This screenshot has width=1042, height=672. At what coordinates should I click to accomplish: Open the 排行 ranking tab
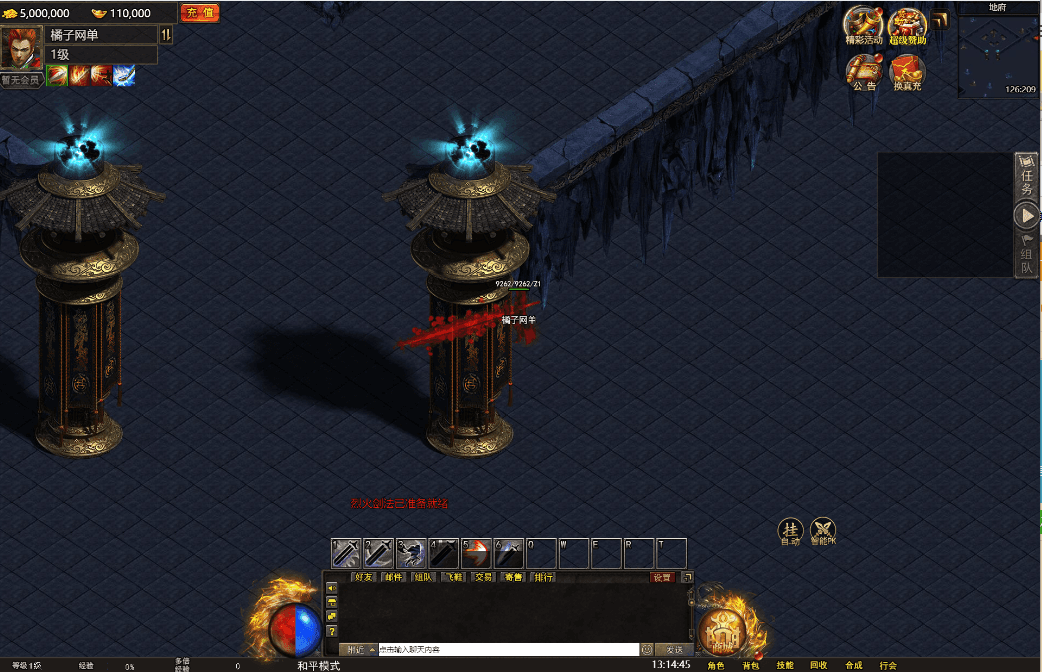click(x=543, y=577)
